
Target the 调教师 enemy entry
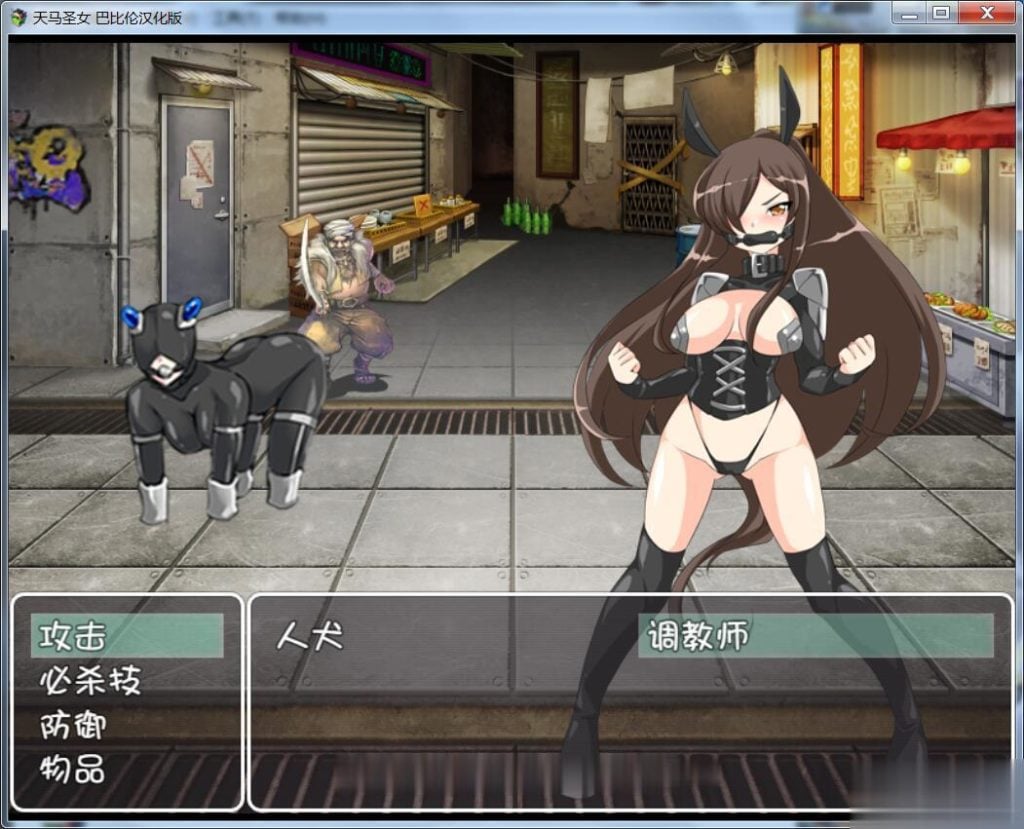[697, 636]
